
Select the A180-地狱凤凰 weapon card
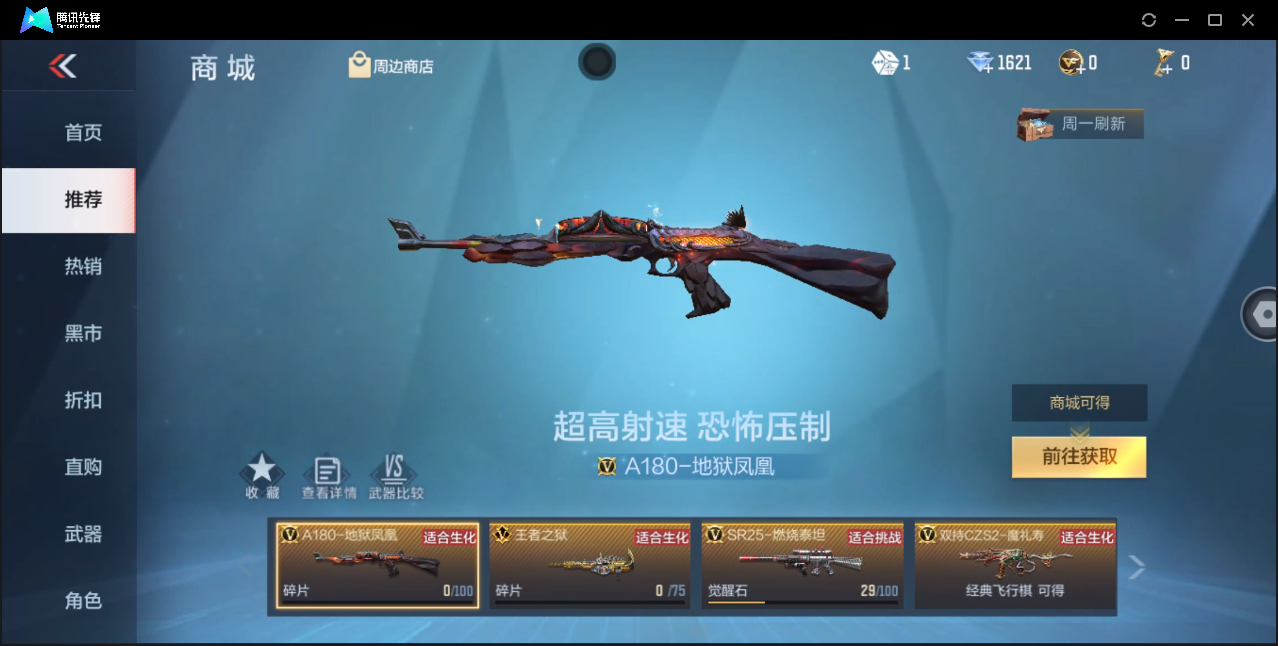(x=378, y=565)
